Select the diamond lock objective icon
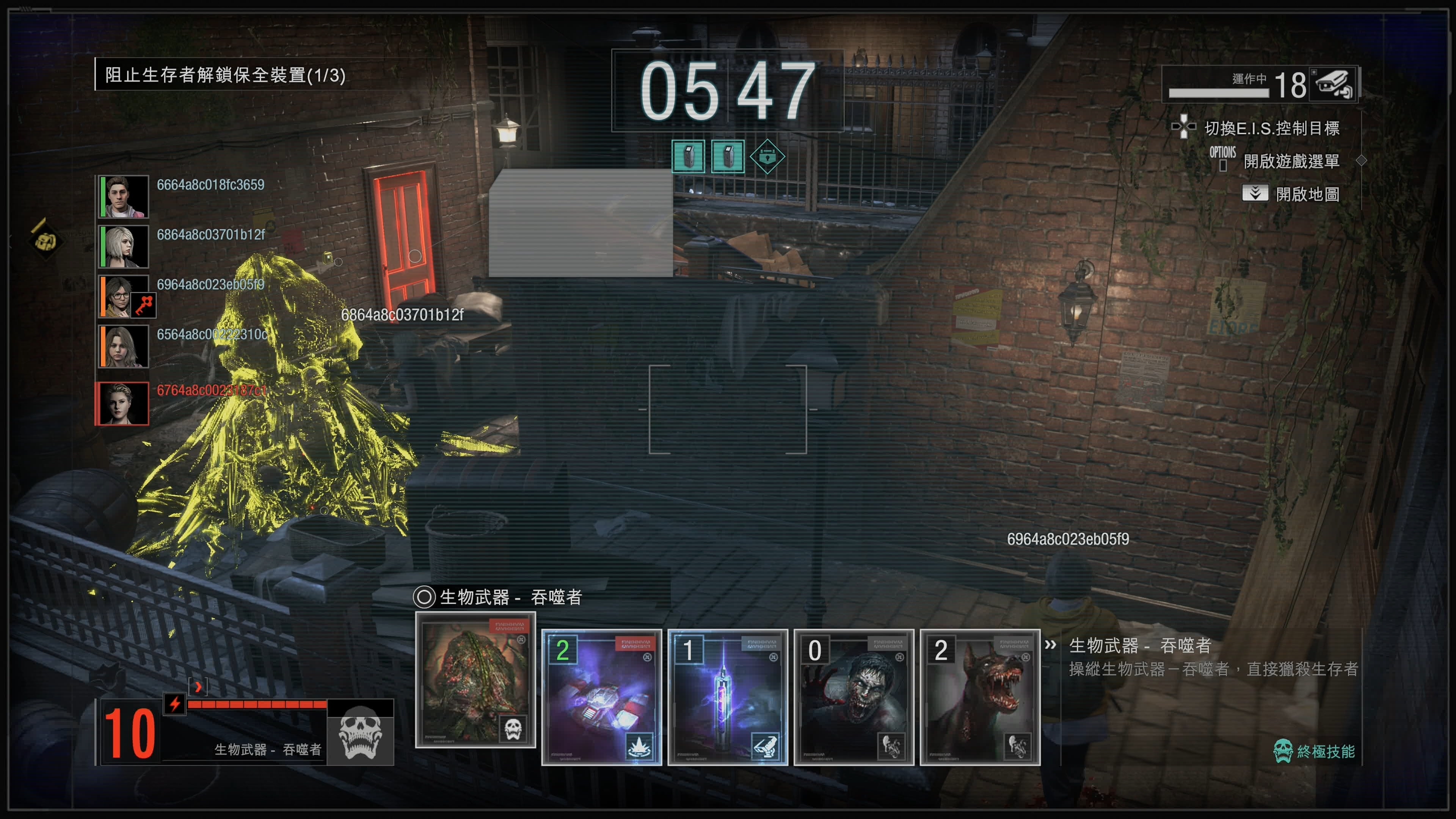The height and width of the screenshot is (819, 1456). click(x=767, y=156)
